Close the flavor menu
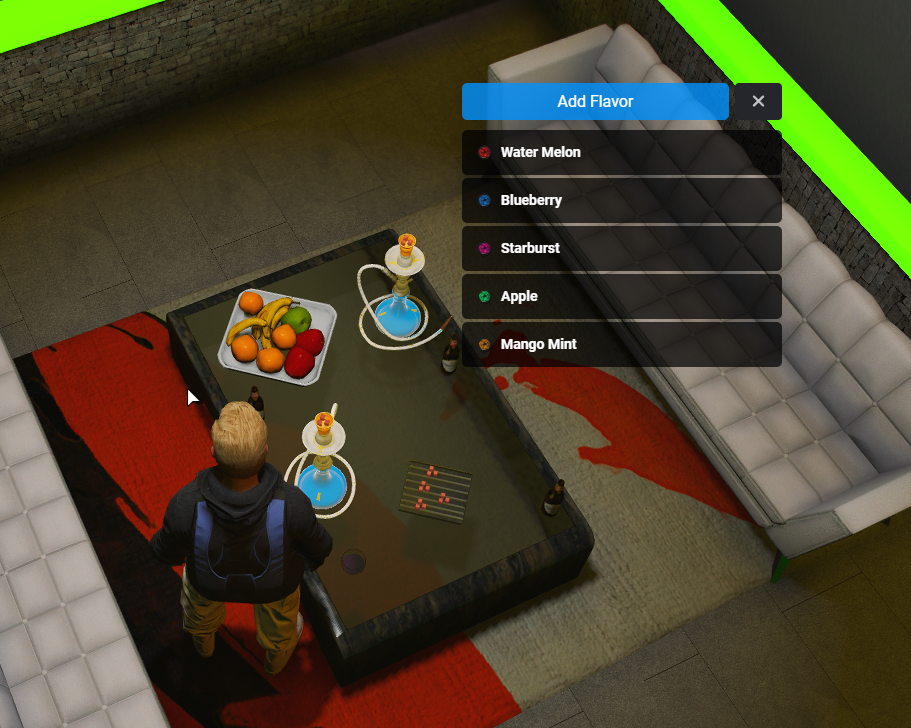This screenshot has width=911, height=728. 757,101
